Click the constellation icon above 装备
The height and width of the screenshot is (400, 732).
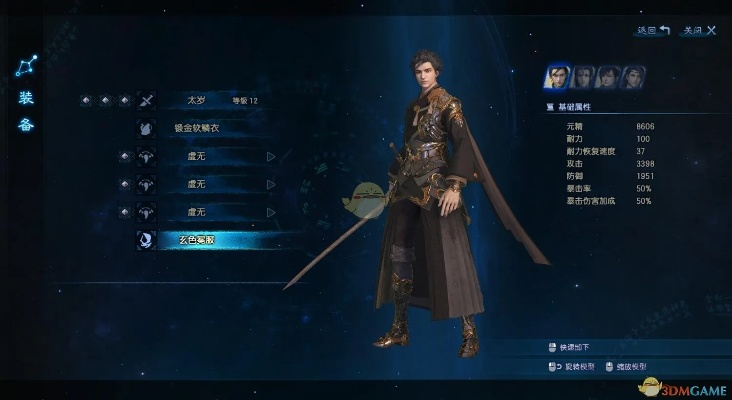coord(26,67)
